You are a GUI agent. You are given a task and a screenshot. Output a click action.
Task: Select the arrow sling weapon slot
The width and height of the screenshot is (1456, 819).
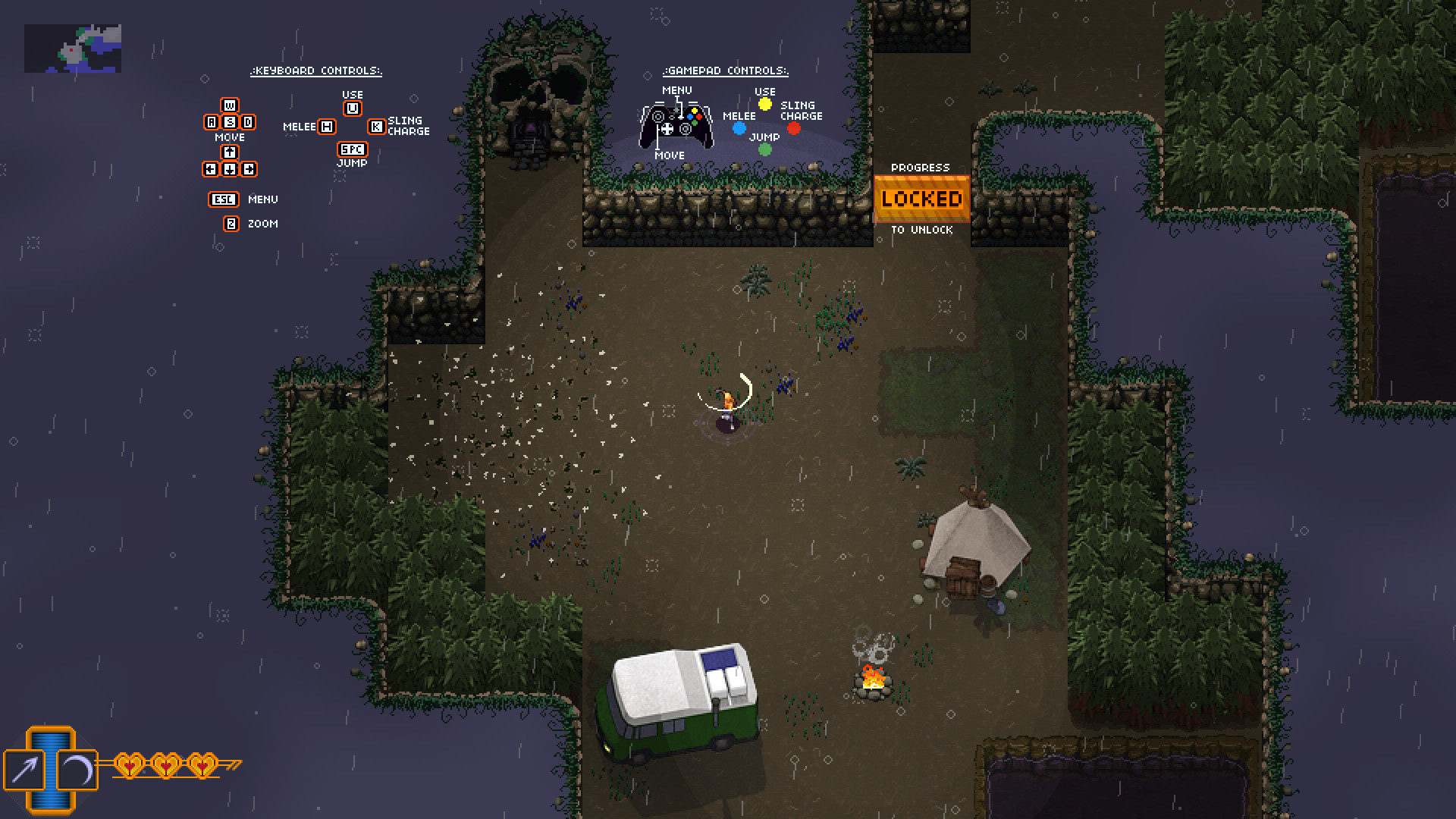25,770
